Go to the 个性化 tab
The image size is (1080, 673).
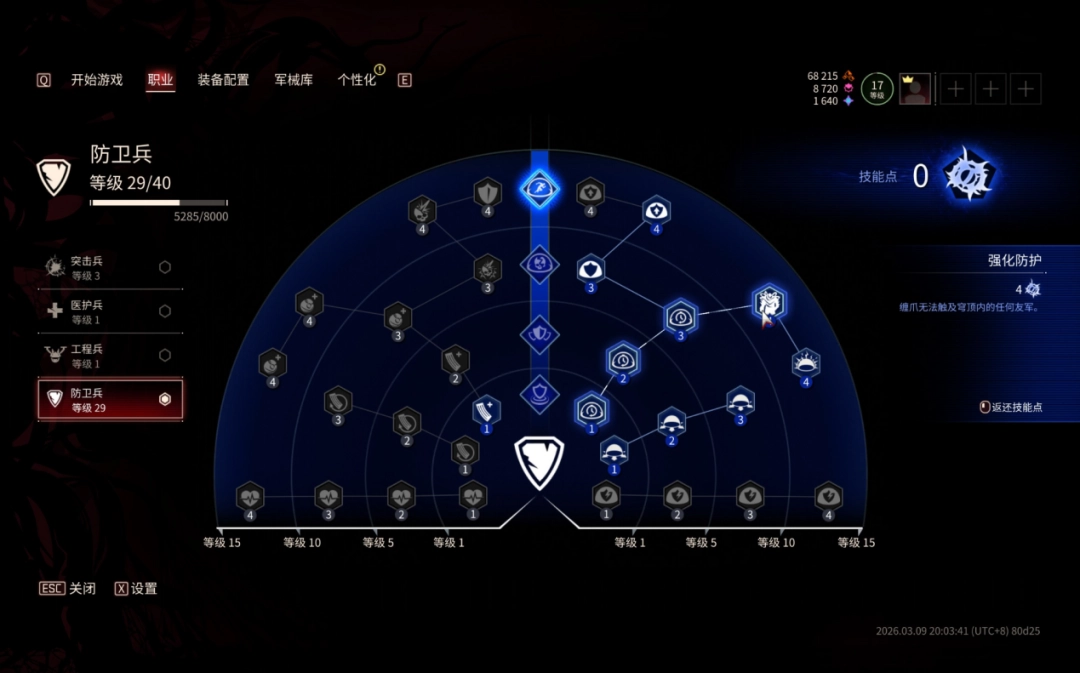tap(357, 80)
